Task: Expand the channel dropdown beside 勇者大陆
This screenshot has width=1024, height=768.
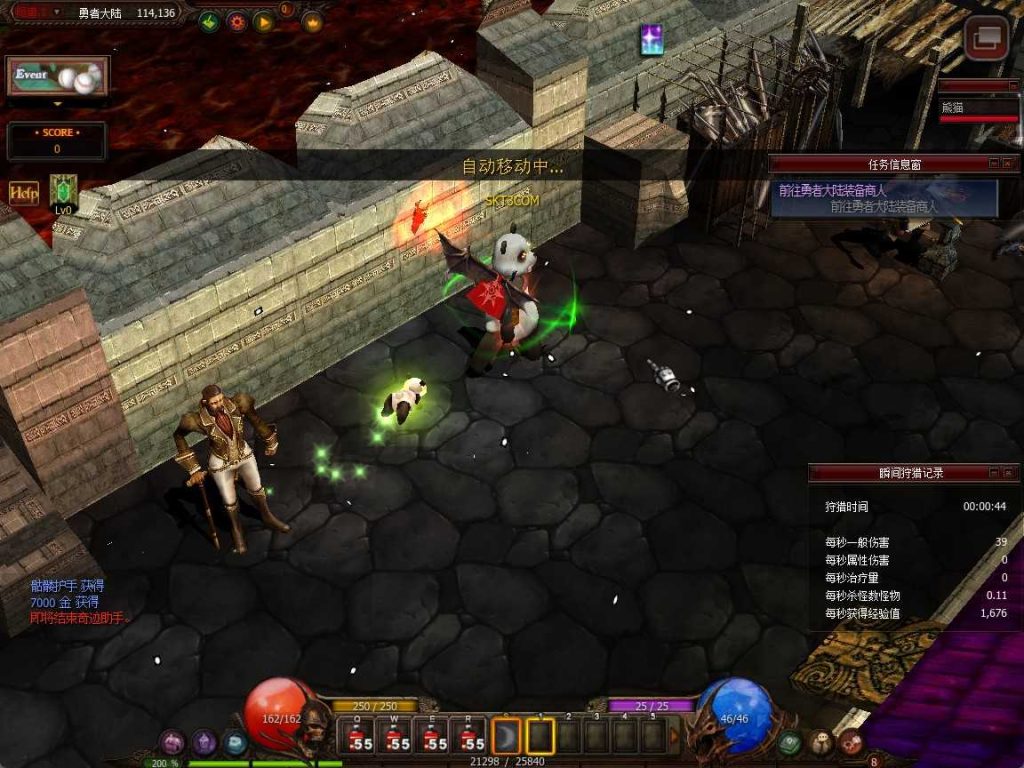Action: coord(57,13)
